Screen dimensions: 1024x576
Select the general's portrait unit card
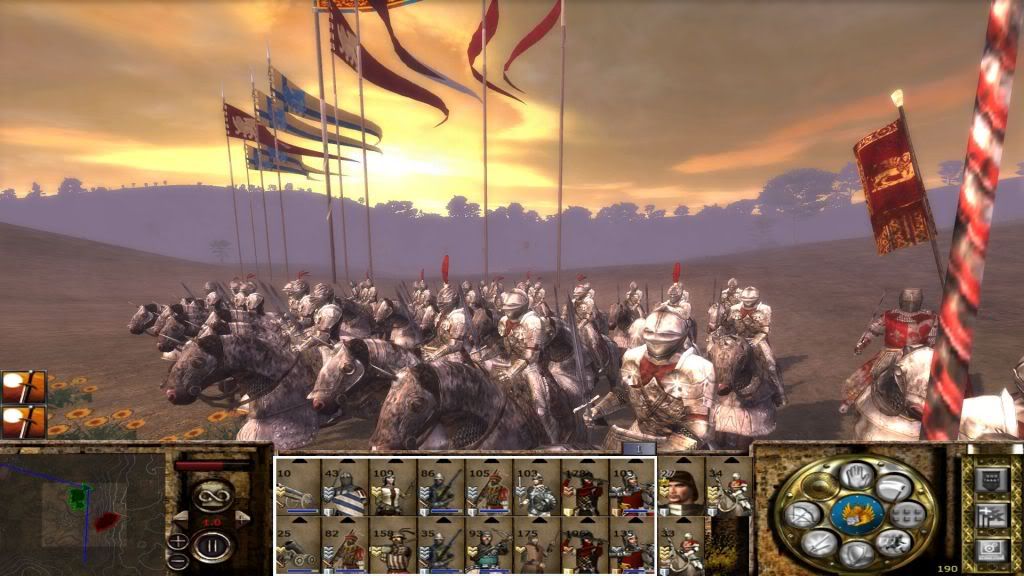[681, 487]
